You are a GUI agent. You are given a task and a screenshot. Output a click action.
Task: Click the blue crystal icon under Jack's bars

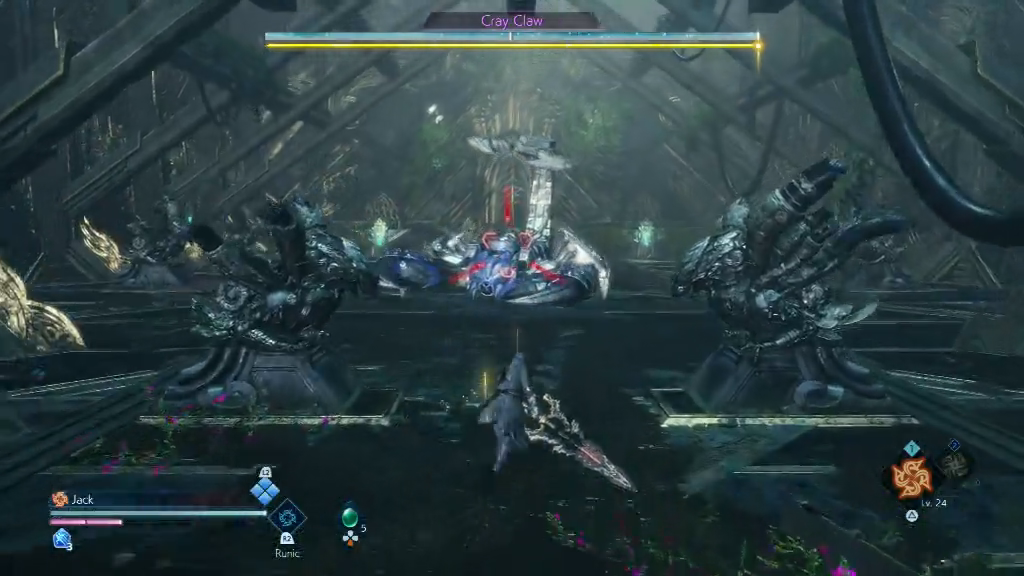pos(61,539)
